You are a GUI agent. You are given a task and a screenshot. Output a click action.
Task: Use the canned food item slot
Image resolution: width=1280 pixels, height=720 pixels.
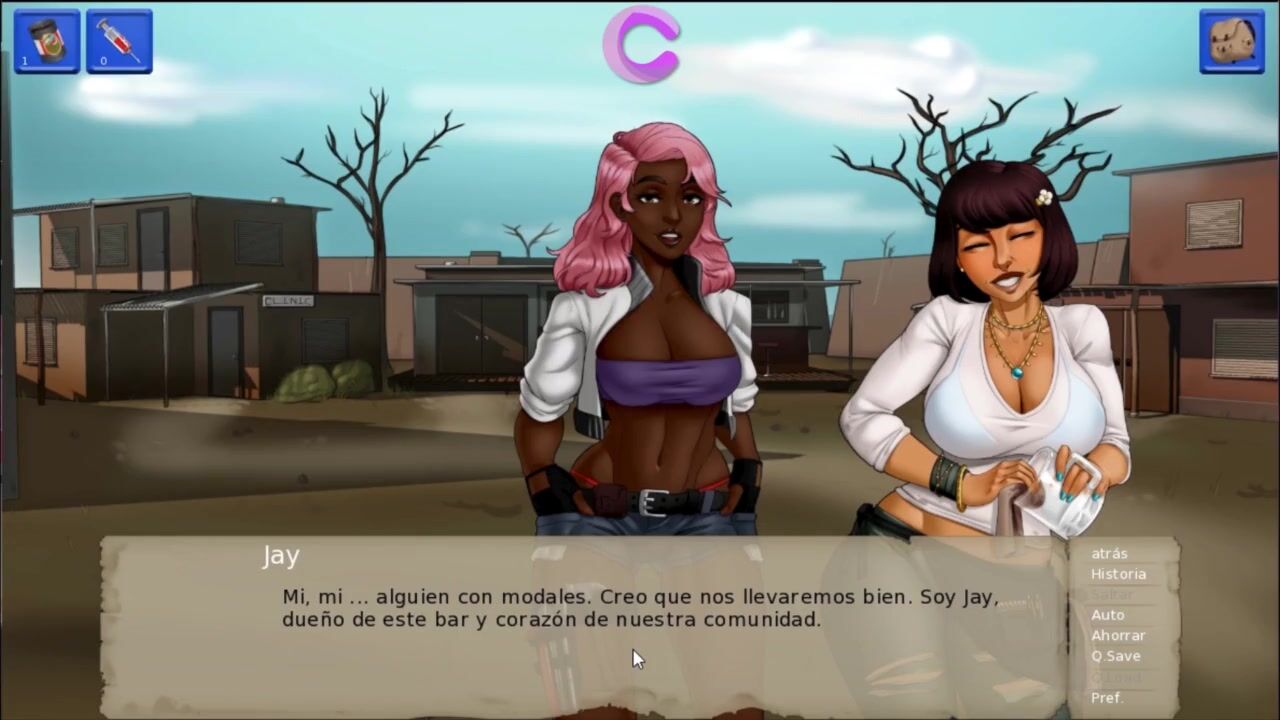pyautogui.click(x=47, y=41)
